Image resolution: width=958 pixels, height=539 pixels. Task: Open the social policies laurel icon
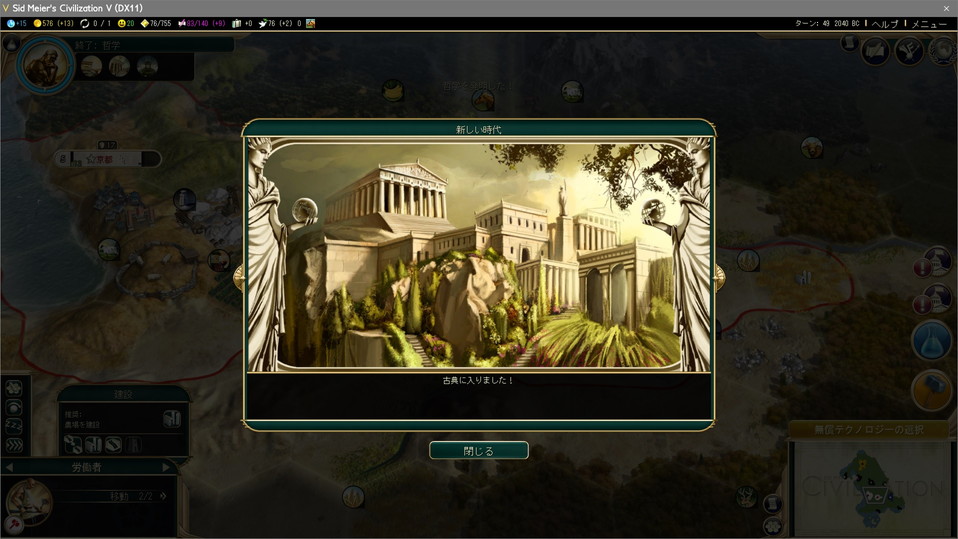(x=909, y=50)
